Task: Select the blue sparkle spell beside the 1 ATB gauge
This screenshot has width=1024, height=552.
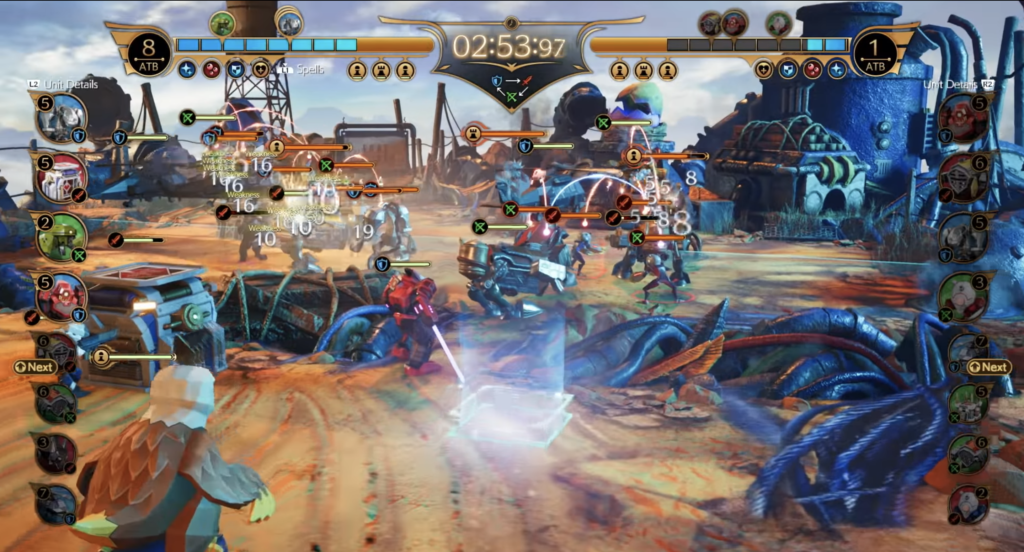Action: coord(837,70)
